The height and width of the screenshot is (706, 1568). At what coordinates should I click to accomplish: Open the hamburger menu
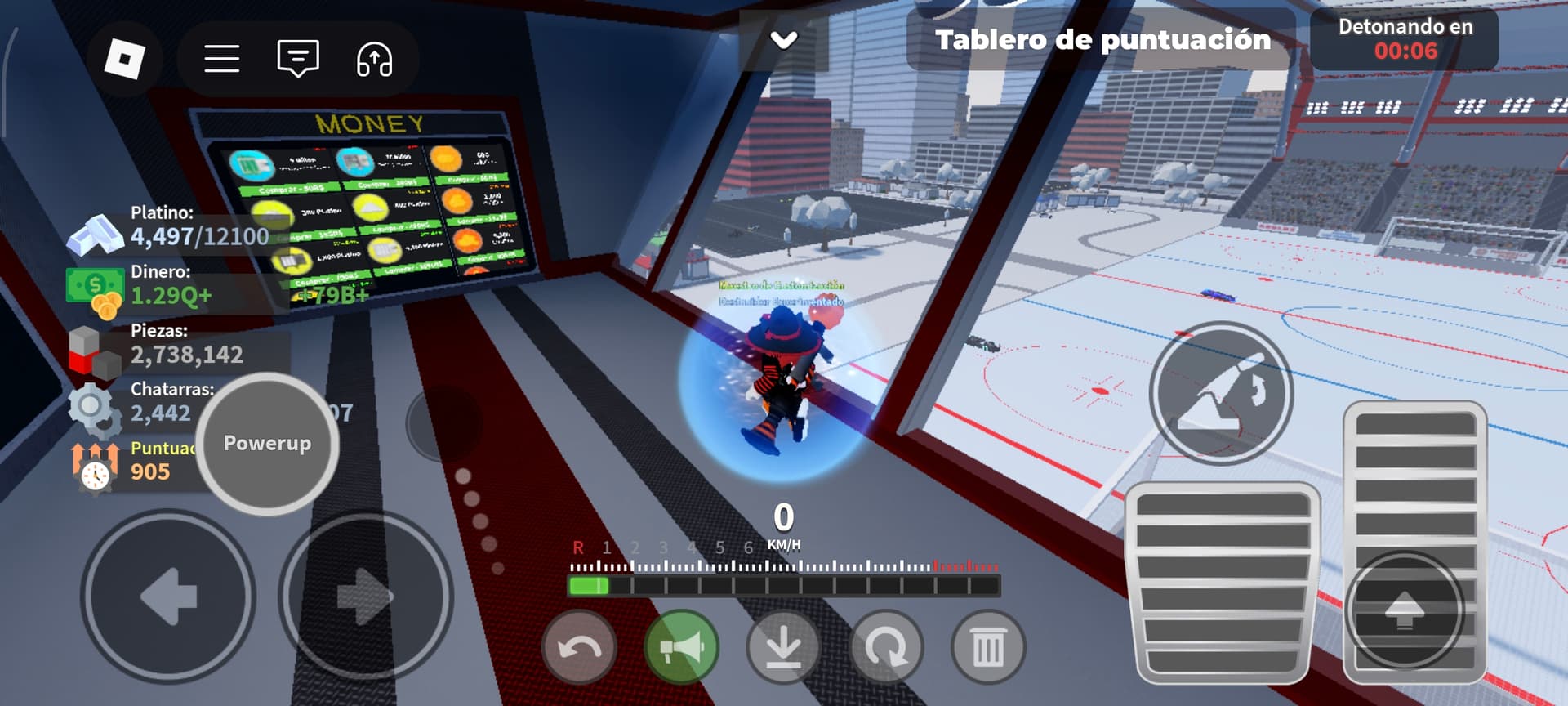pos(221,59)
